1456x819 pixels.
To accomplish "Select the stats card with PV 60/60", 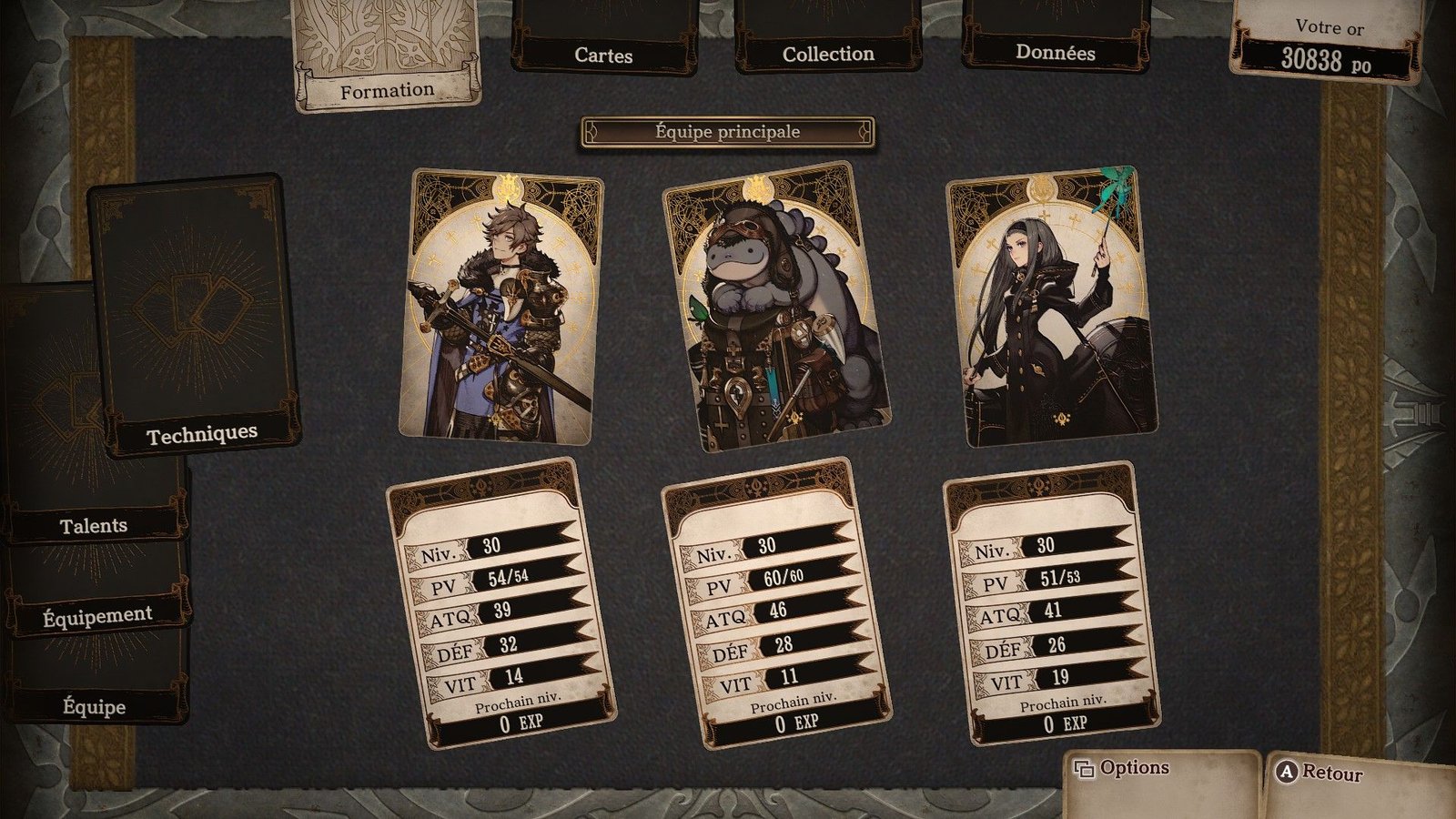I will click(775, 604).
